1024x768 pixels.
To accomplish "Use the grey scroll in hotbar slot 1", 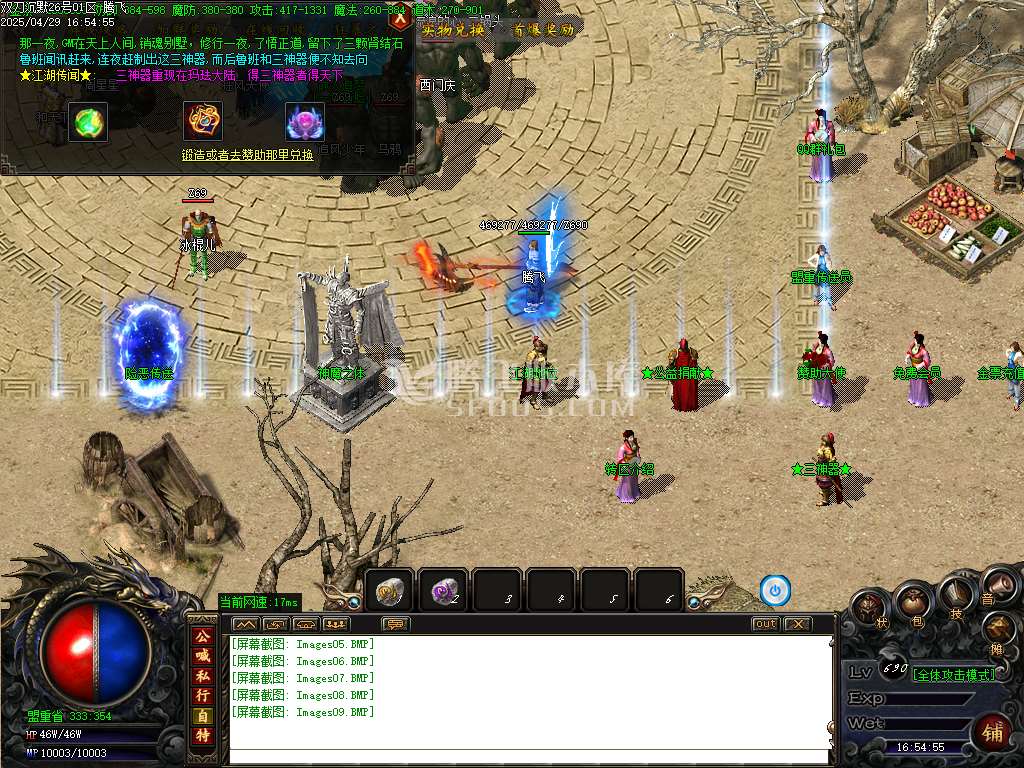I will click(389, 592).
